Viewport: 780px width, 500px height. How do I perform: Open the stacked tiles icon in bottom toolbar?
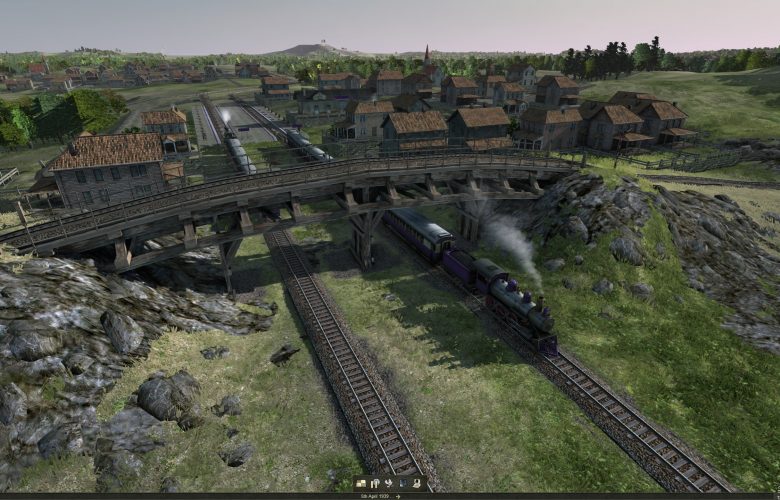(x=361, y=483)
